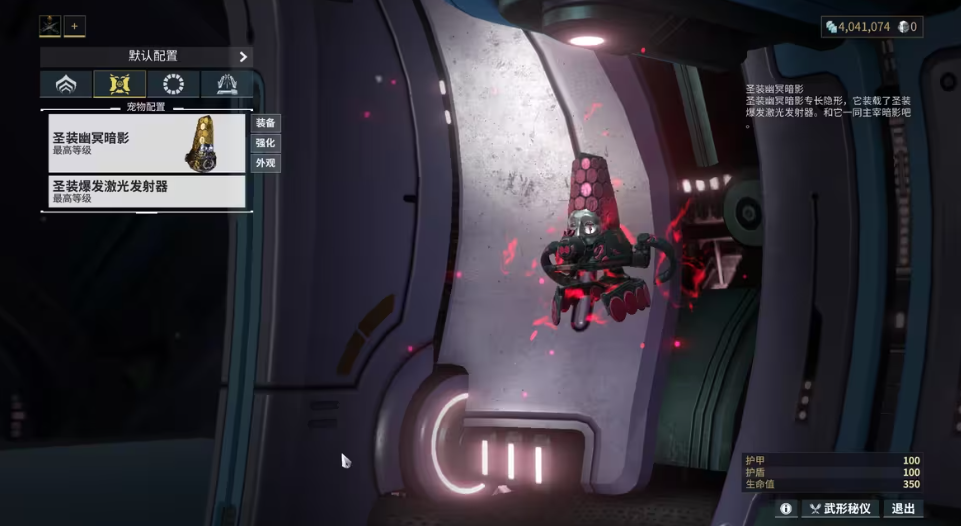The width and height of the screenshot is (961, 526).
Task: Exit the arsenal with 退出
Action: pos(902,508)
